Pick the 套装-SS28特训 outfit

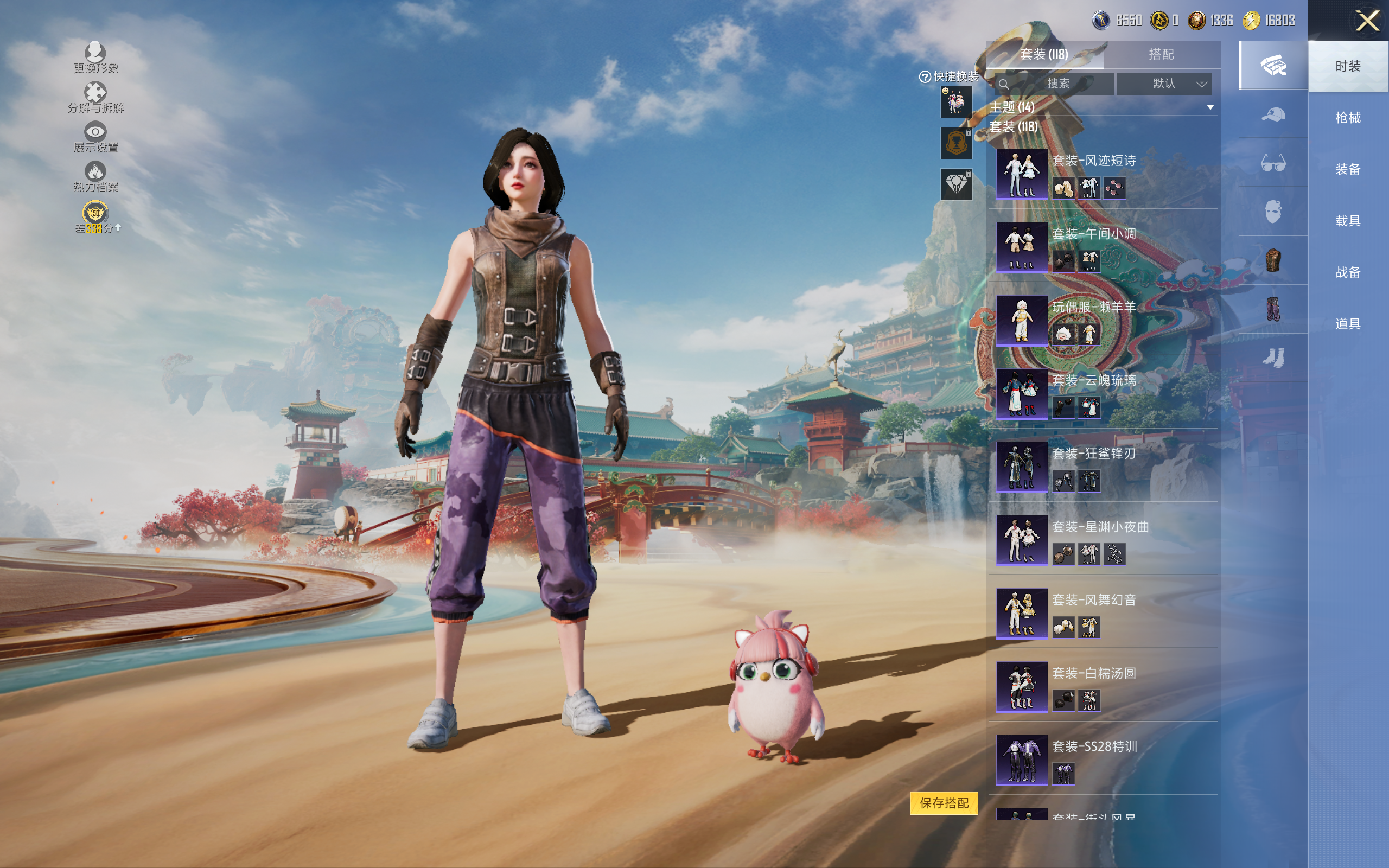pos(1022,759)
